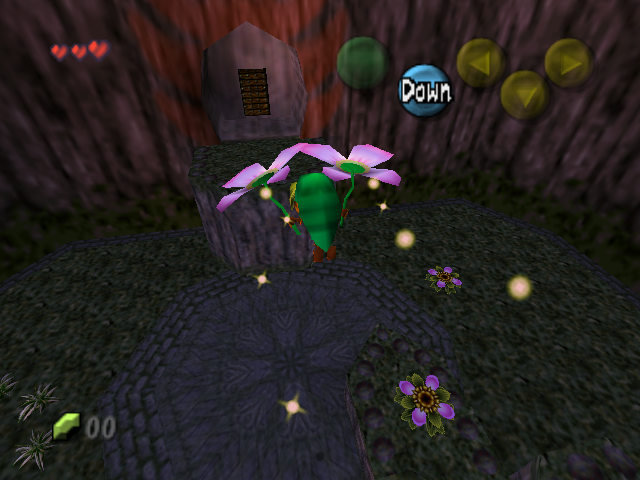Choose the yellow C-left item slot
This screenshot has height=480, width=640.
click(x=481, y=62)
